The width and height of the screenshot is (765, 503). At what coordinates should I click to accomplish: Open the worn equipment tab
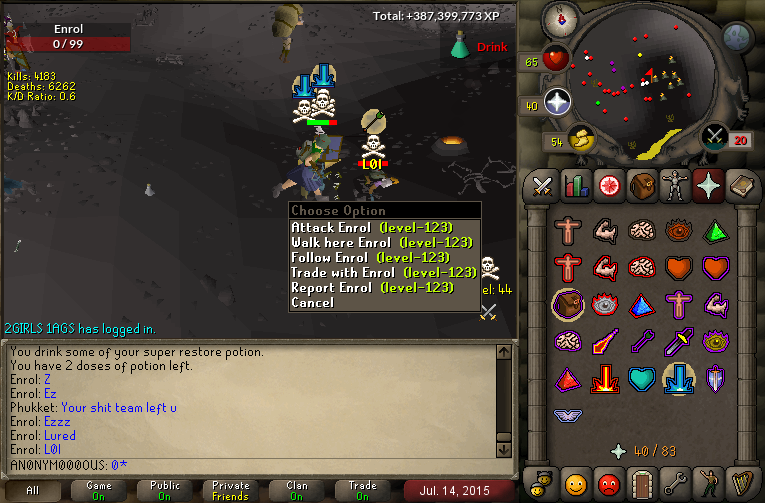tap(675, 186)
